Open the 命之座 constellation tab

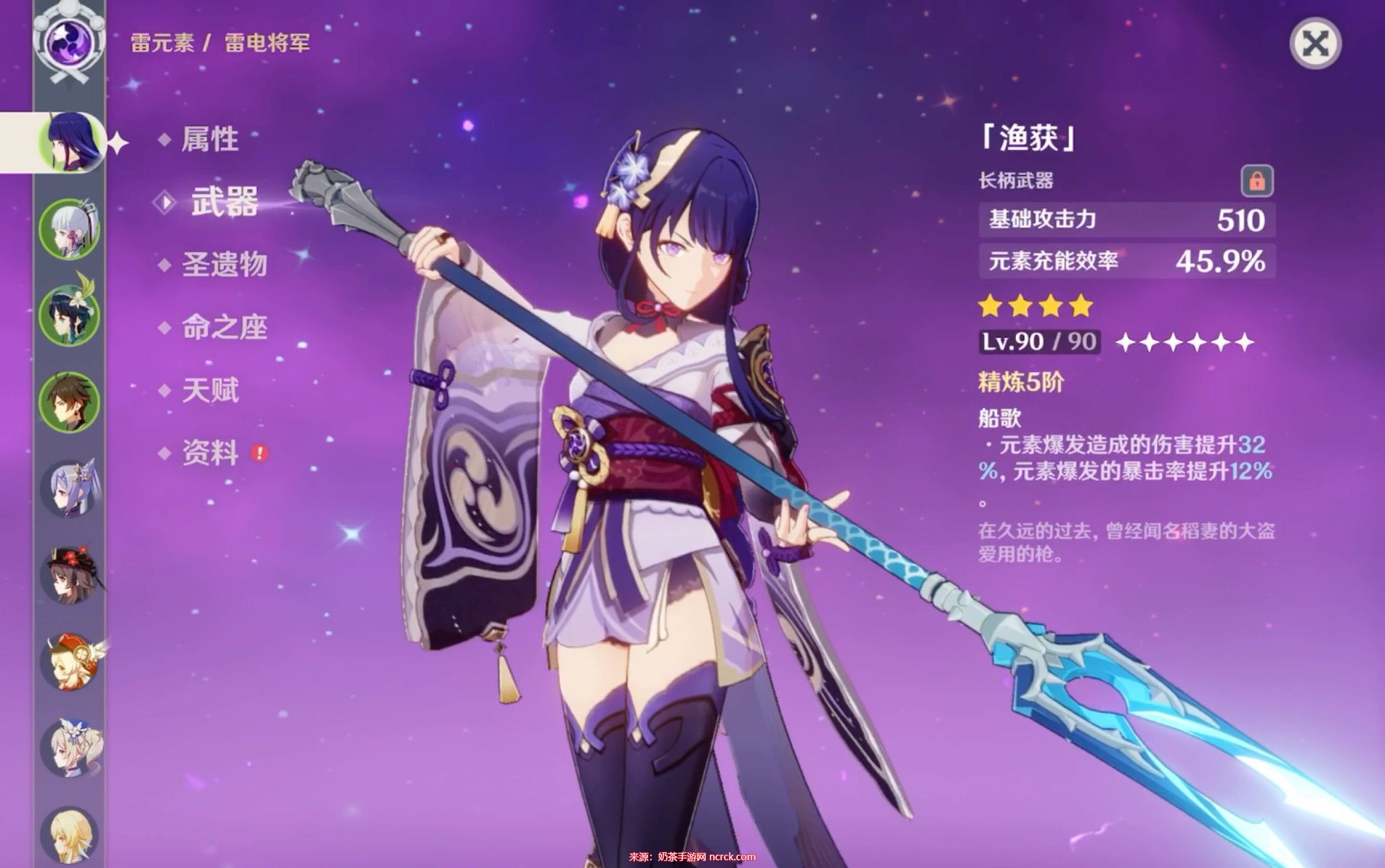coord(224,328)
